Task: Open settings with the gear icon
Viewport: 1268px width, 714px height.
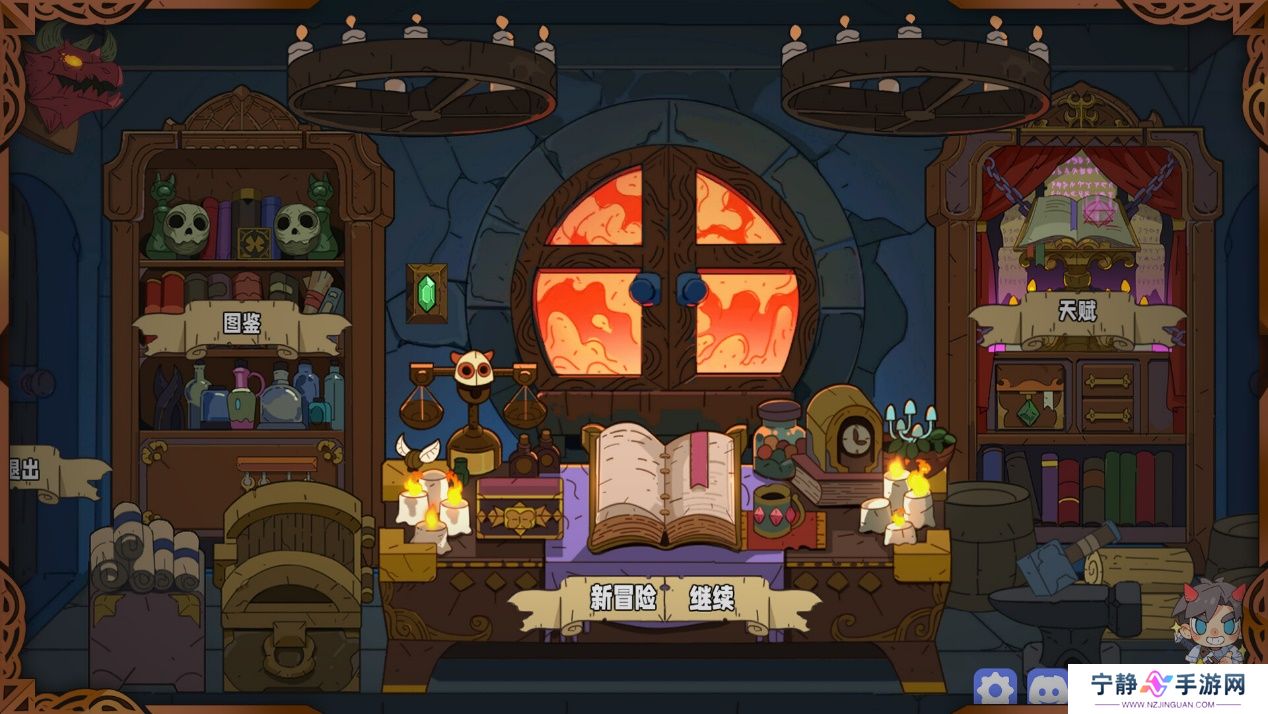Action: 995,688
